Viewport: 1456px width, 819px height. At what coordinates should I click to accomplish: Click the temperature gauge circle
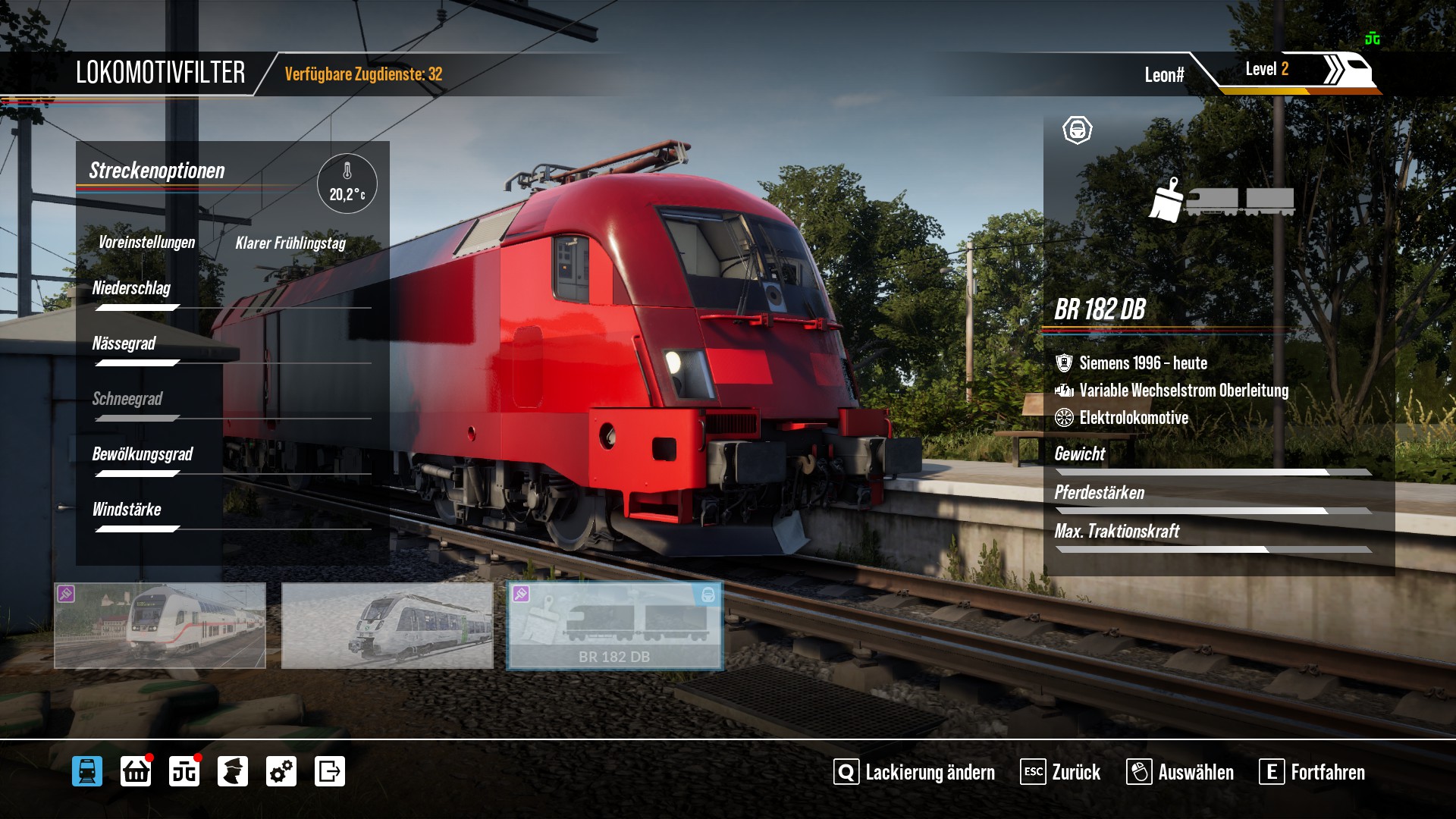pyautogui.click(x=347, y=184)
